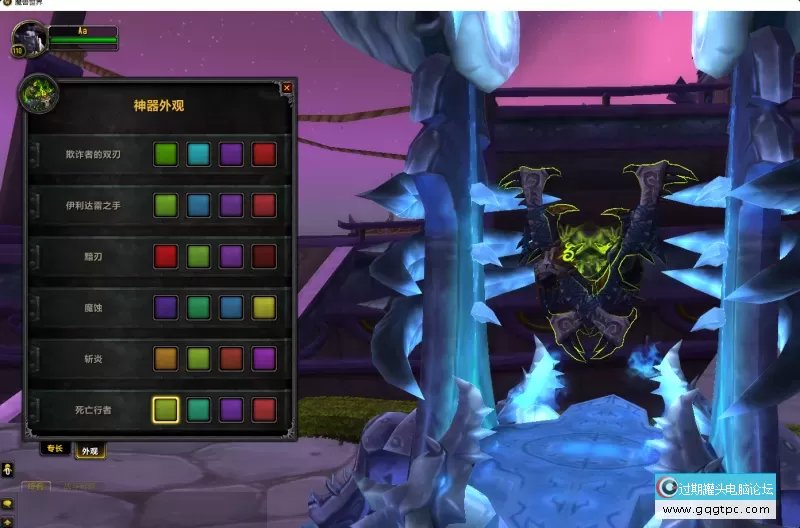Choose the blue swatch for 伊利达雷之手
800x528 pixels.
198,205
